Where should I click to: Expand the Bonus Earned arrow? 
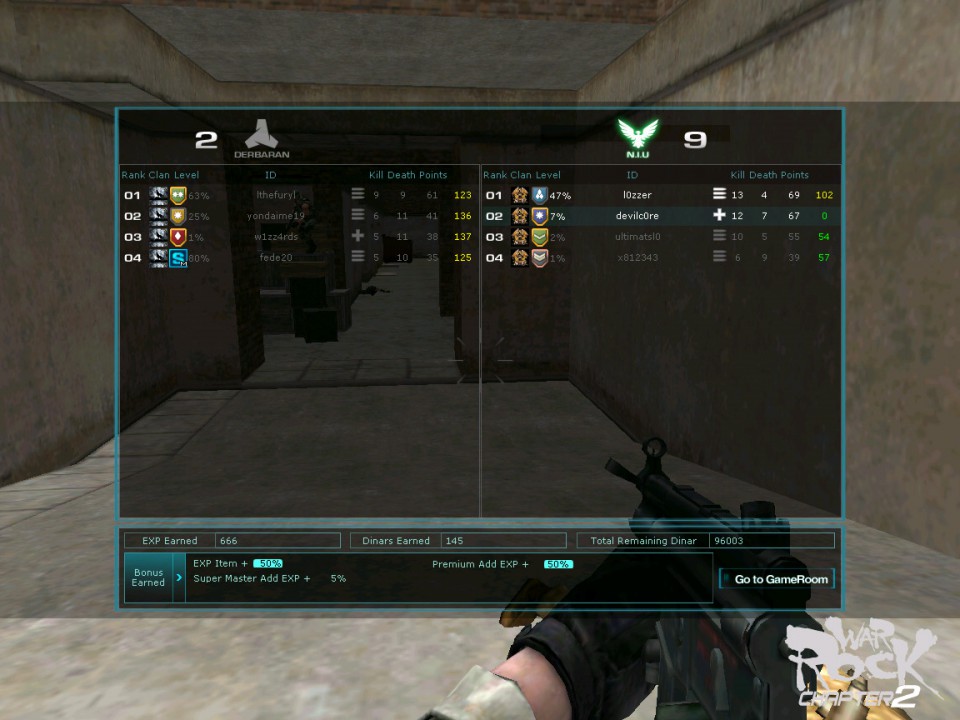click(179, 578)
